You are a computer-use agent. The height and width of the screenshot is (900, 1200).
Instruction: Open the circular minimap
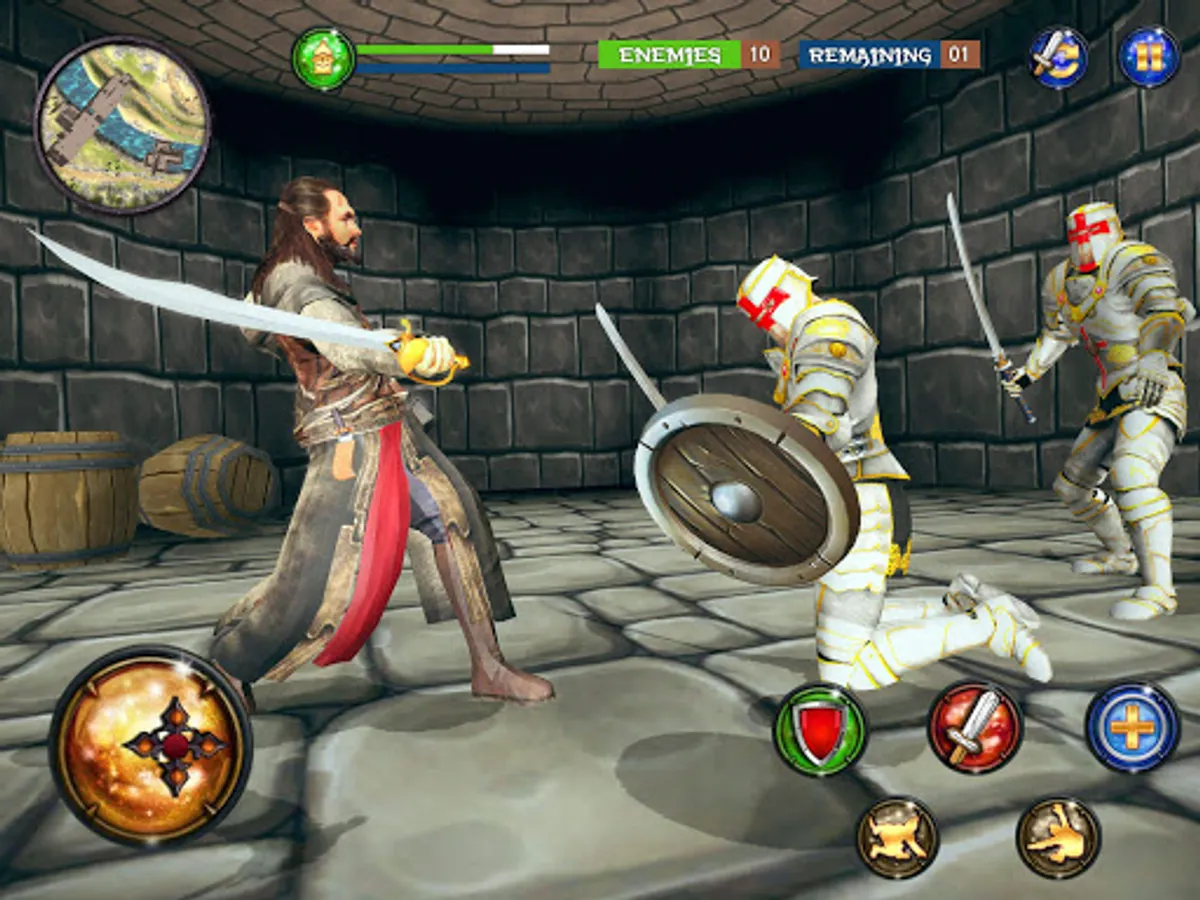pyautogui.click(x=122, y=125)
